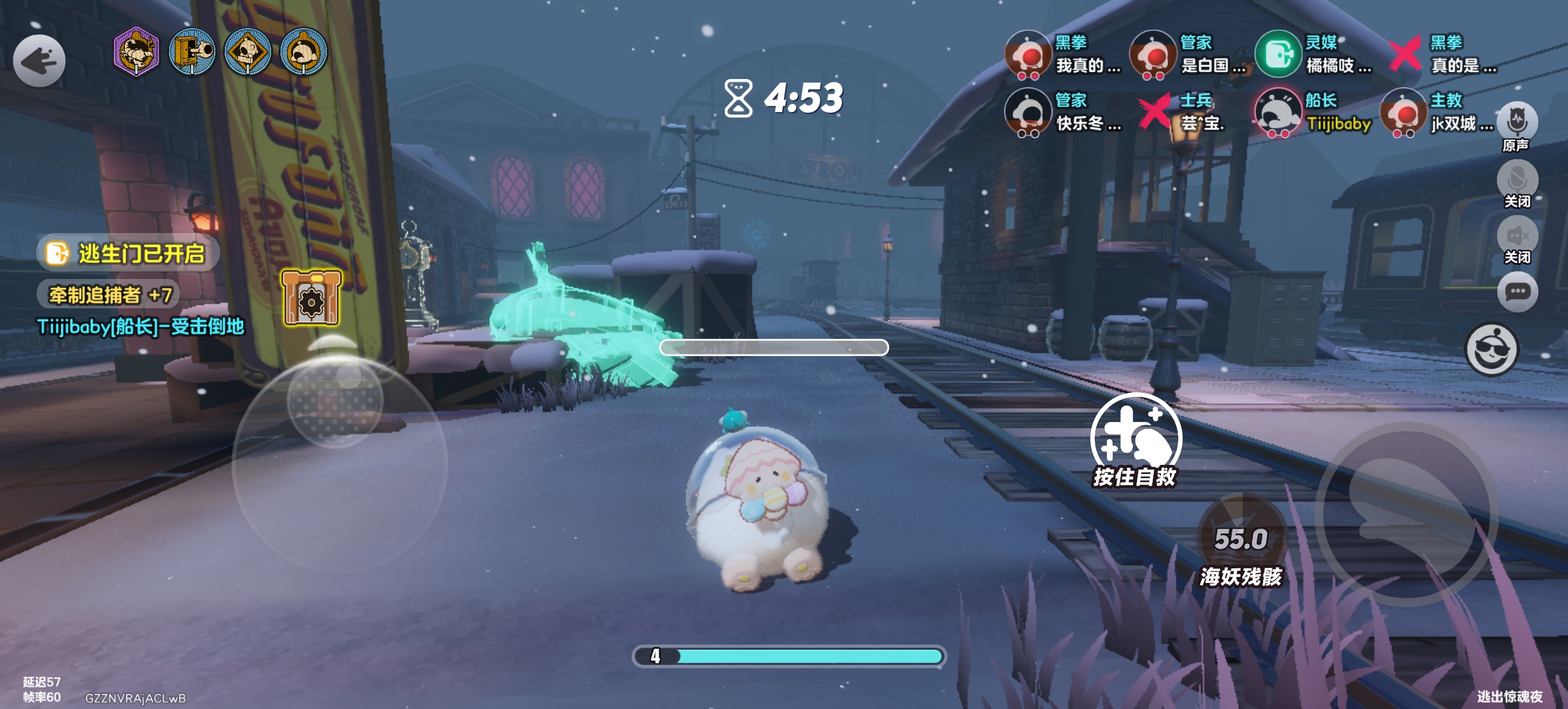This screenshot has width=1568, height=709.
Task: Tap the back arrow button
Action: click(x=39, y=61)
